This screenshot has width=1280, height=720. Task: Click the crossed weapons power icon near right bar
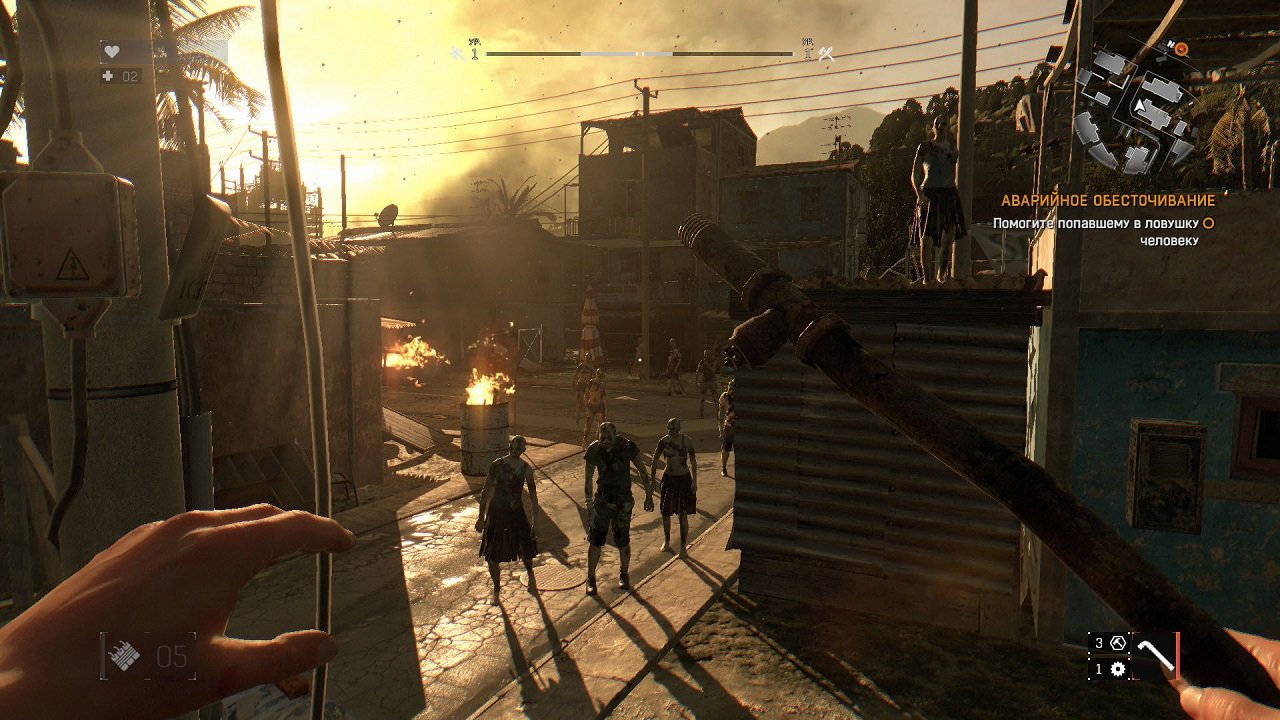[x=823, y=54]
